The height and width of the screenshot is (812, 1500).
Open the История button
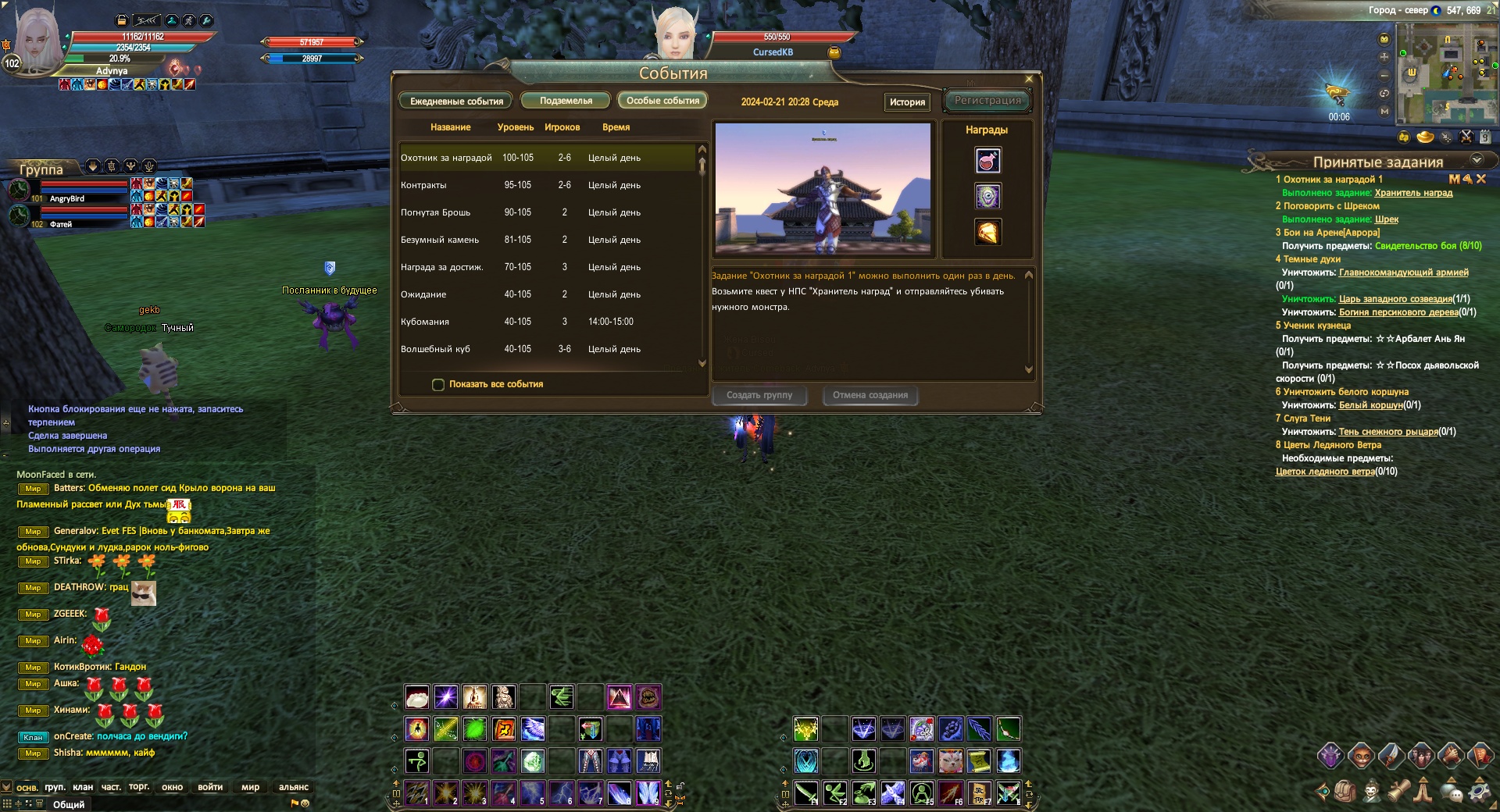(907, 102)
